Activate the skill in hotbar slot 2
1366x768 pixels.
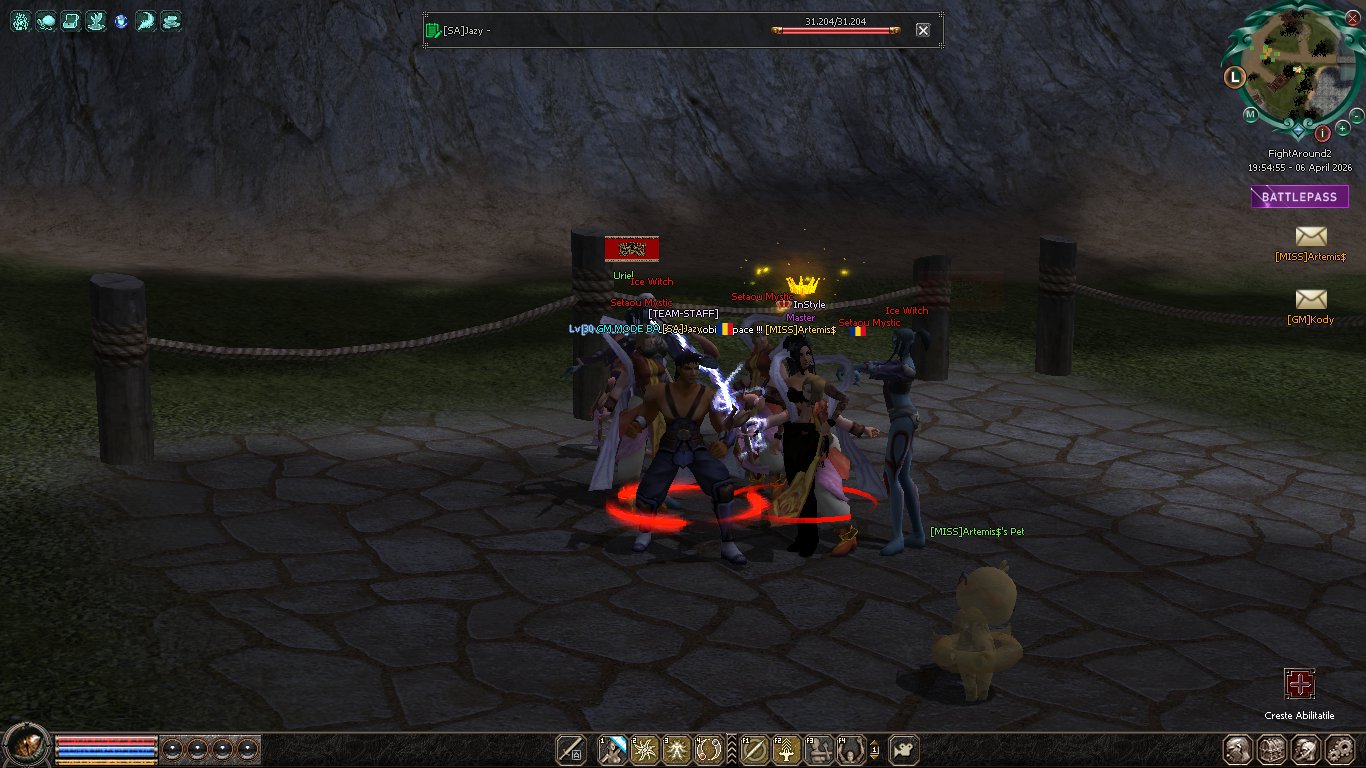pyautogui.click(x=645, y=749)
